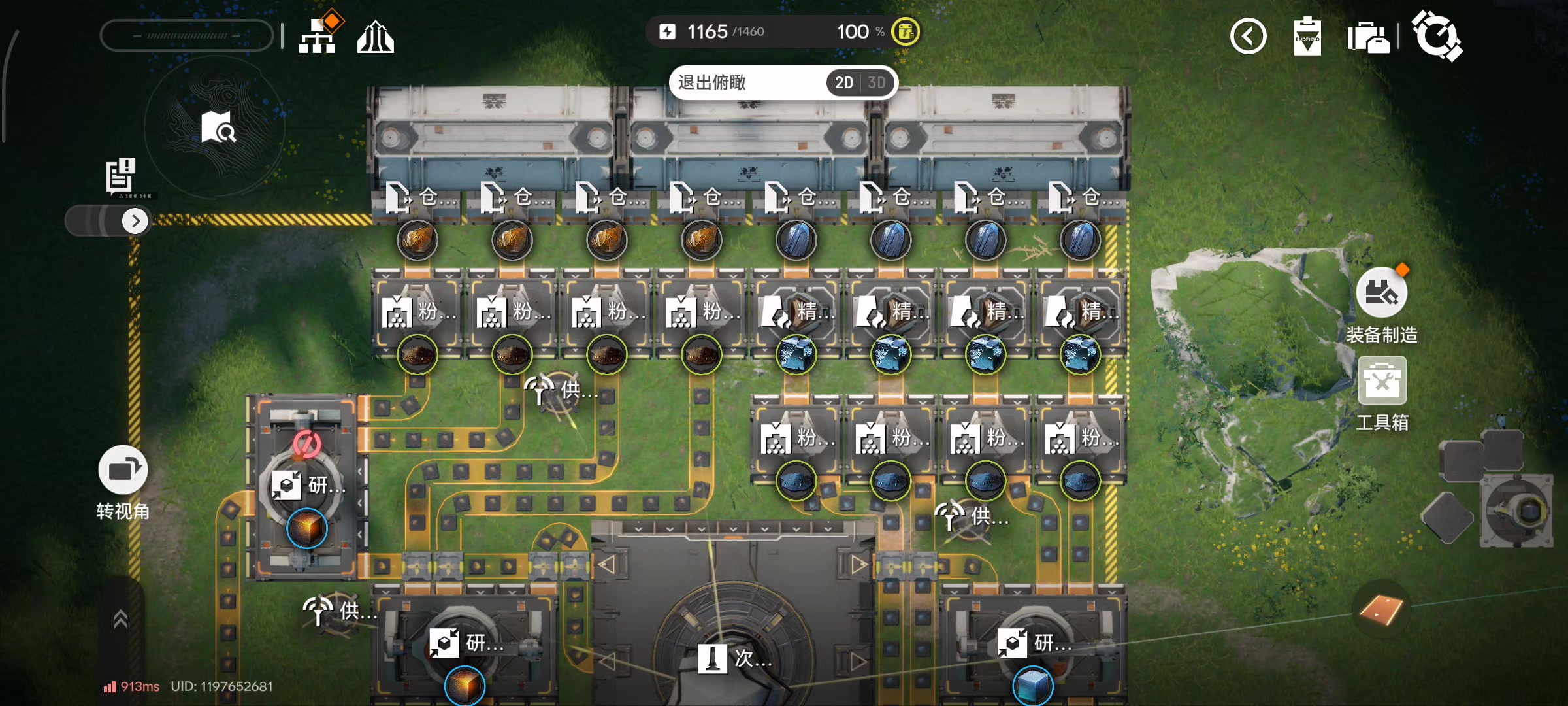Screen dimensions: 1568x706
Task: Click the yellow power status icon
Action: tap(906, 31)
